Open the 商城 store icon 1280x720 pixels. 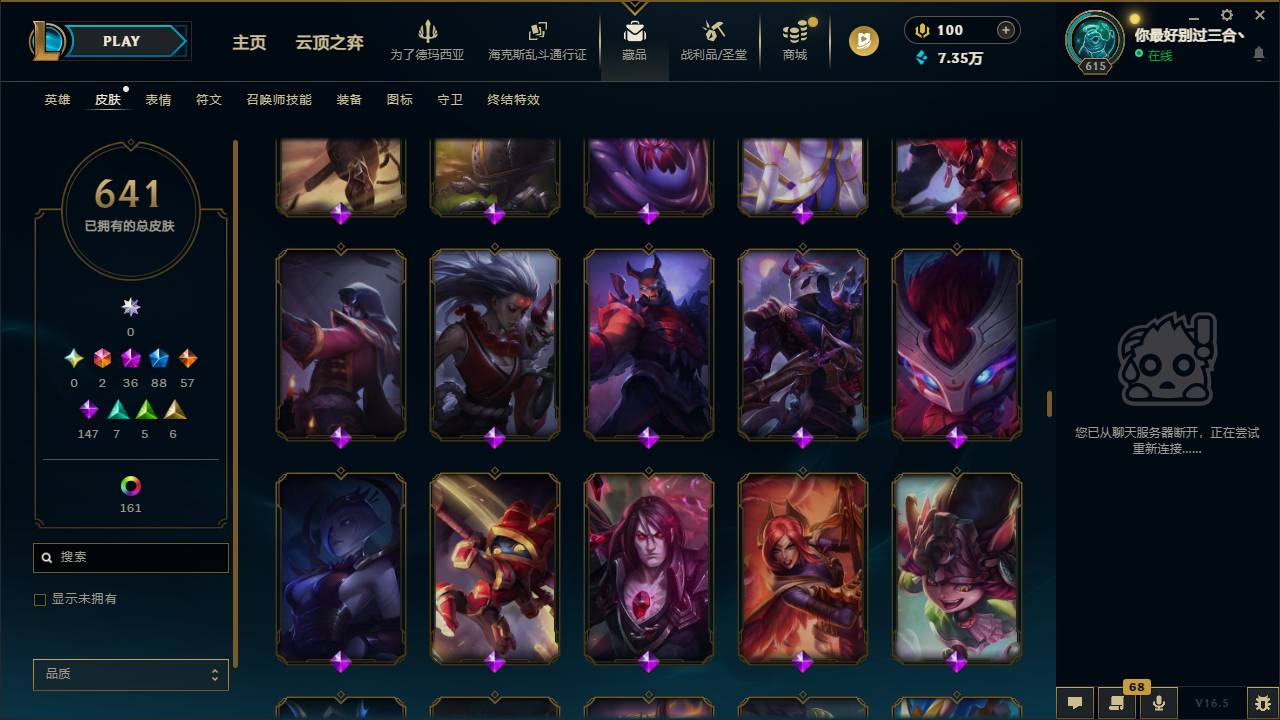click(x=794, y=40)
